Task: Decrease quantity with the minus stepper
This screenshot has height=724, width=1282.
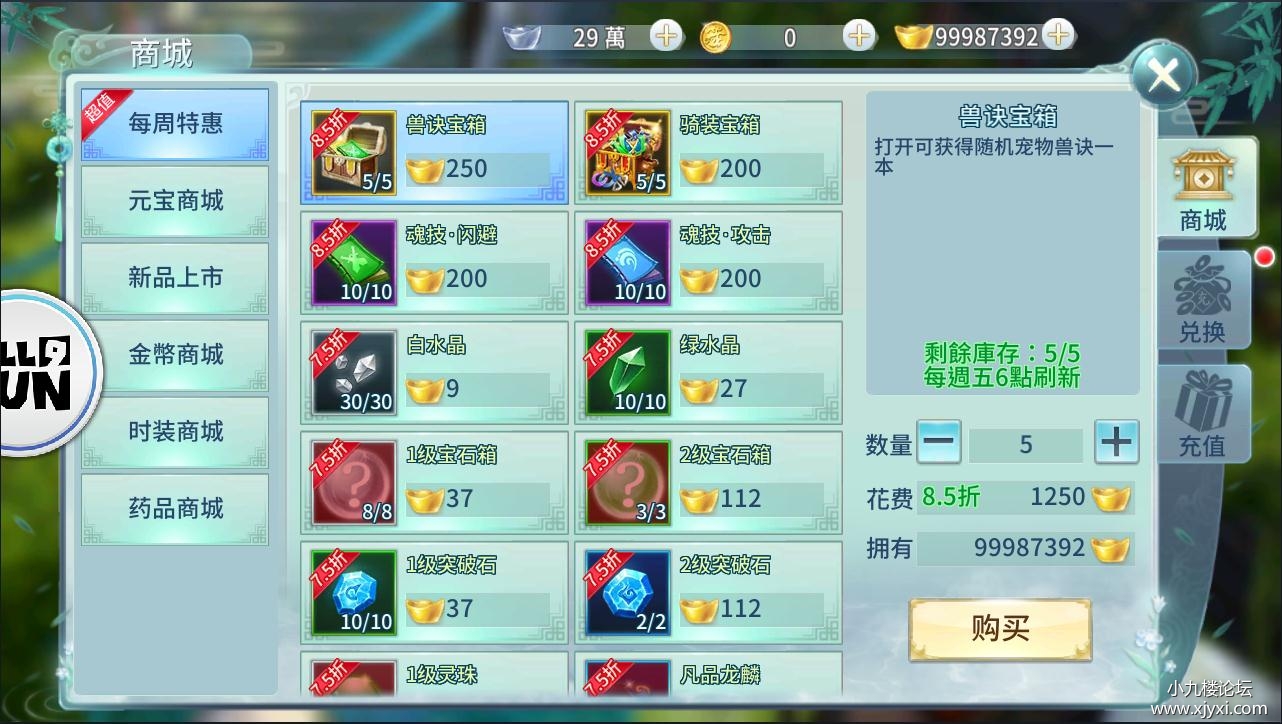Action: pyautogui.click(x=938, y=443)
